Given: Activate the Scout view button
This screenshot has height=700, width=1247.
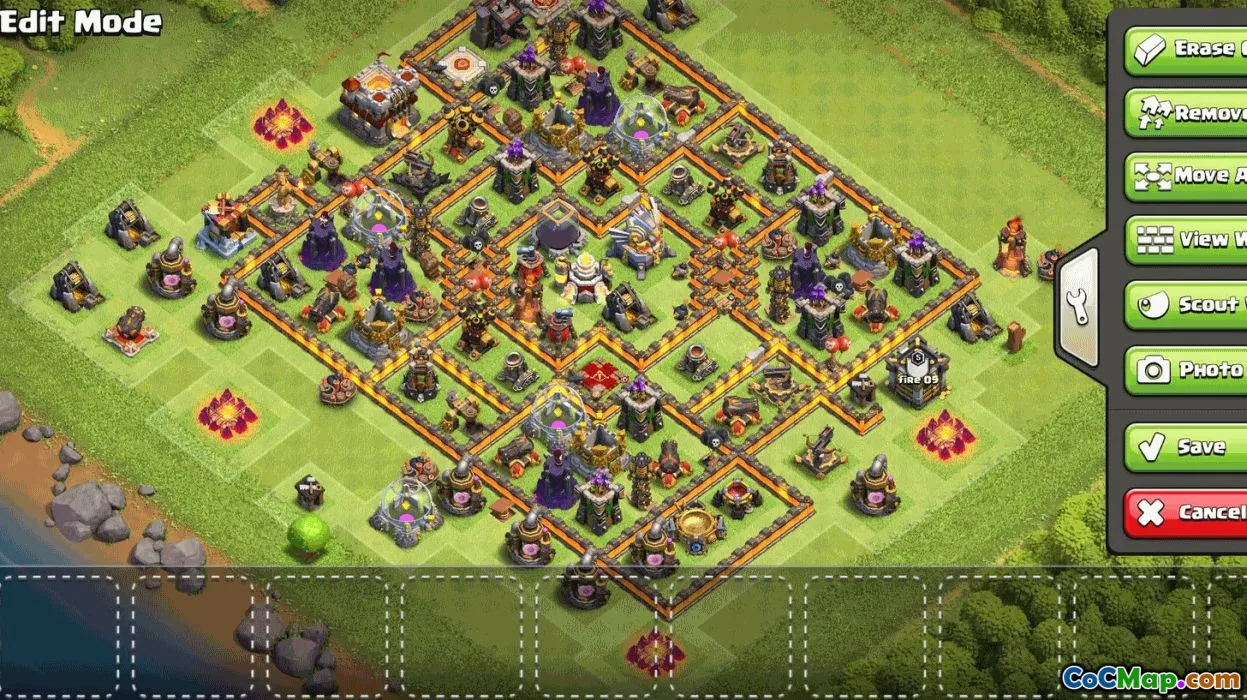Looking at the screenshot, I should pyautogui.click(x=1188, y=304).
